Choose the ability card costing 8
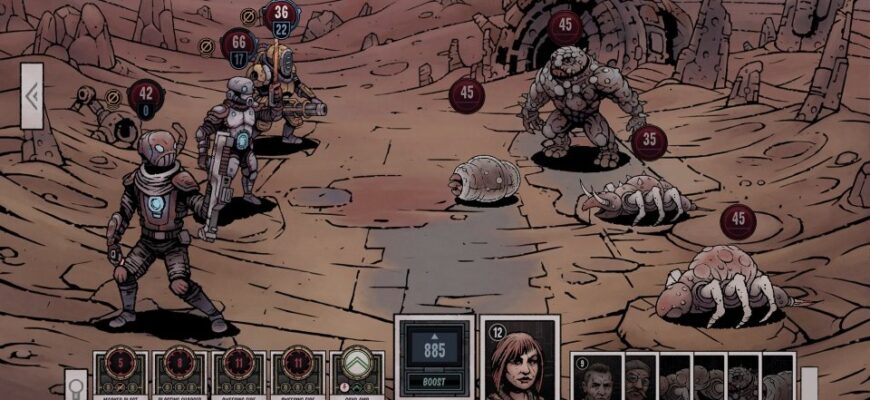Image resolution: width=870 pixels, height=400 pixels. (x=179, y=374)
